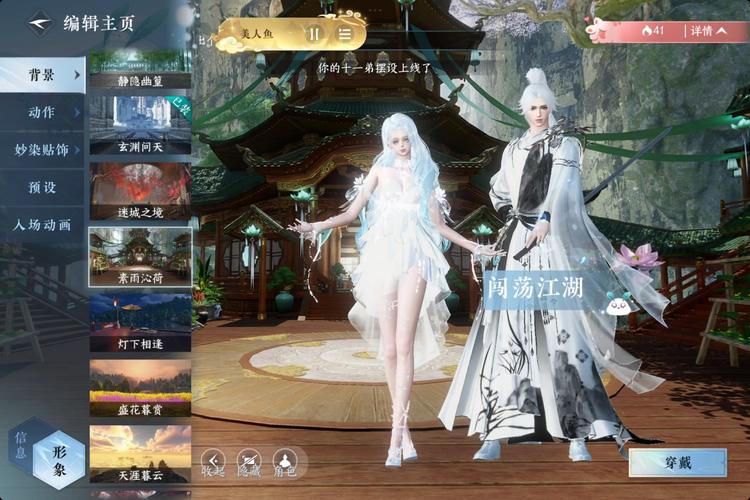
Task: Pick the 天涯暮云 background thumbnail
Action: click(x=140, y=452)
